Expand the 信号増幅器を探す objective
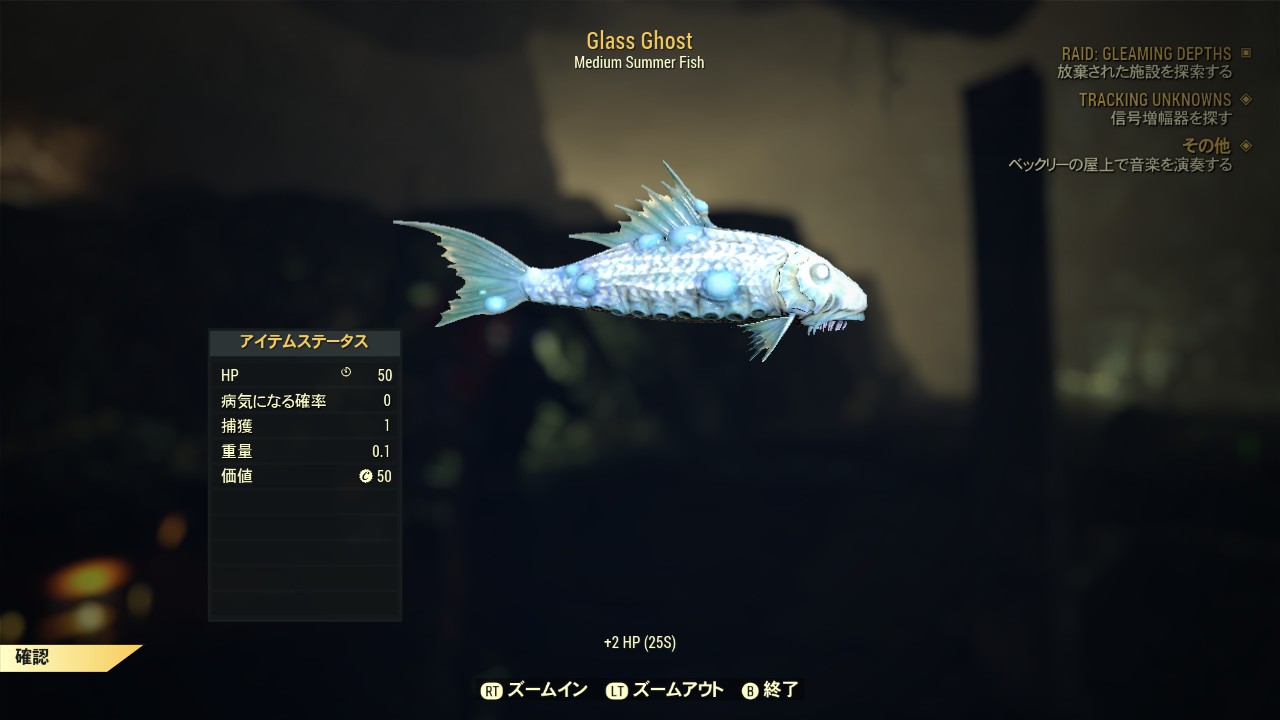Image resolution: width=1280 pixels, height=720 pixels. coord(1171,117)
